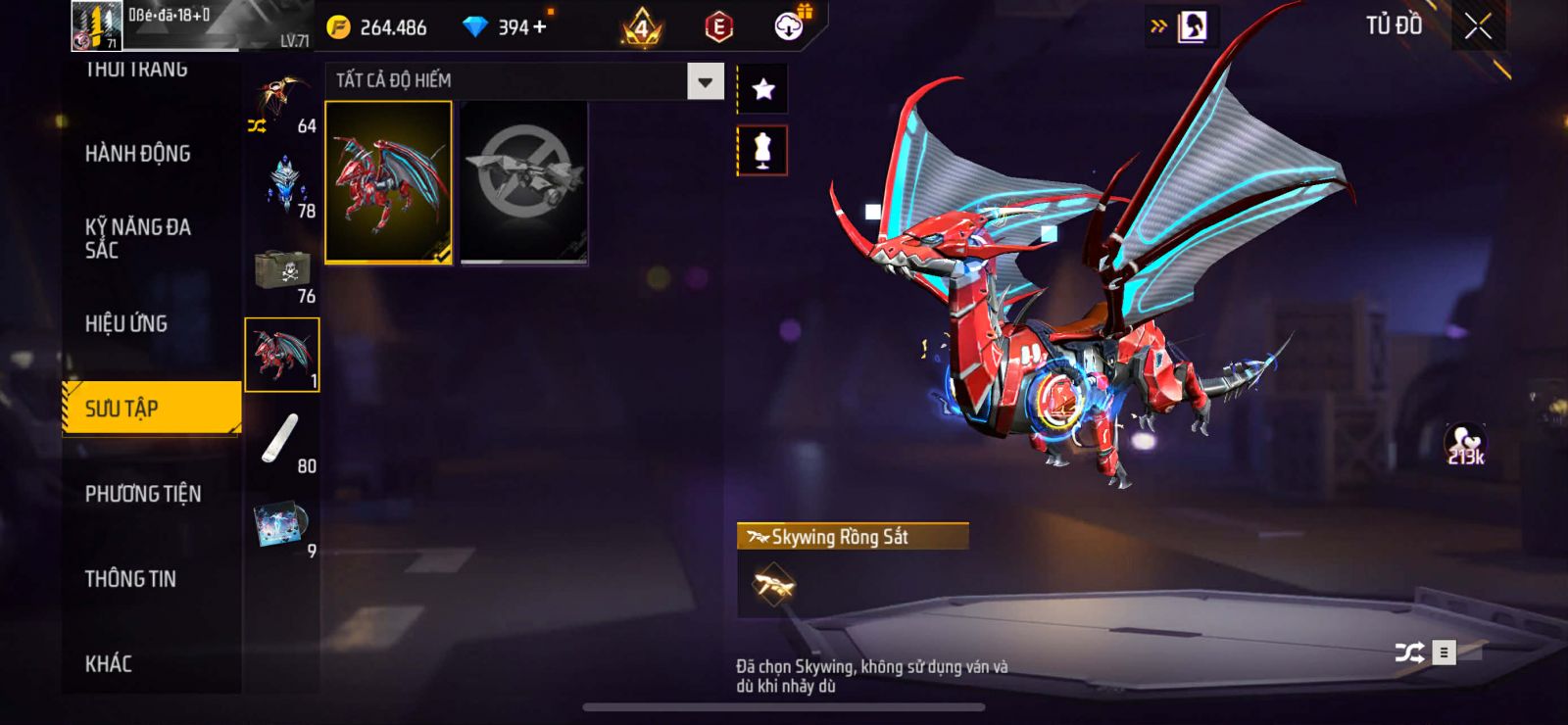
Task: Open the Tất Cả Độ Hiếm rarity dropdown
Action: (705, 82)
